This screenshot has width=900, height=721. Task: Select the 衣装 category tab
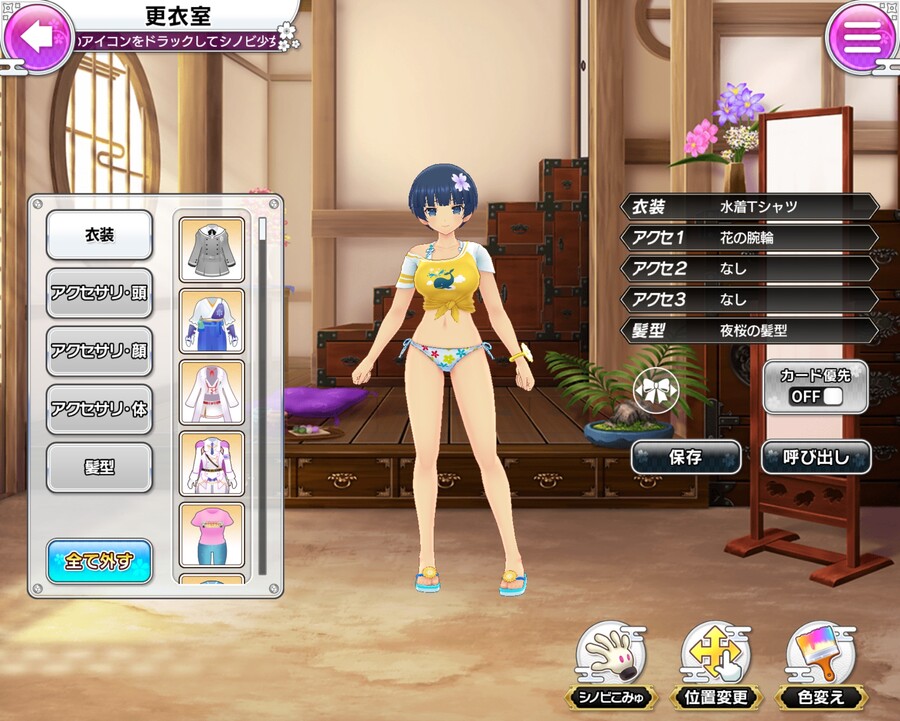[x=99, y=235]
